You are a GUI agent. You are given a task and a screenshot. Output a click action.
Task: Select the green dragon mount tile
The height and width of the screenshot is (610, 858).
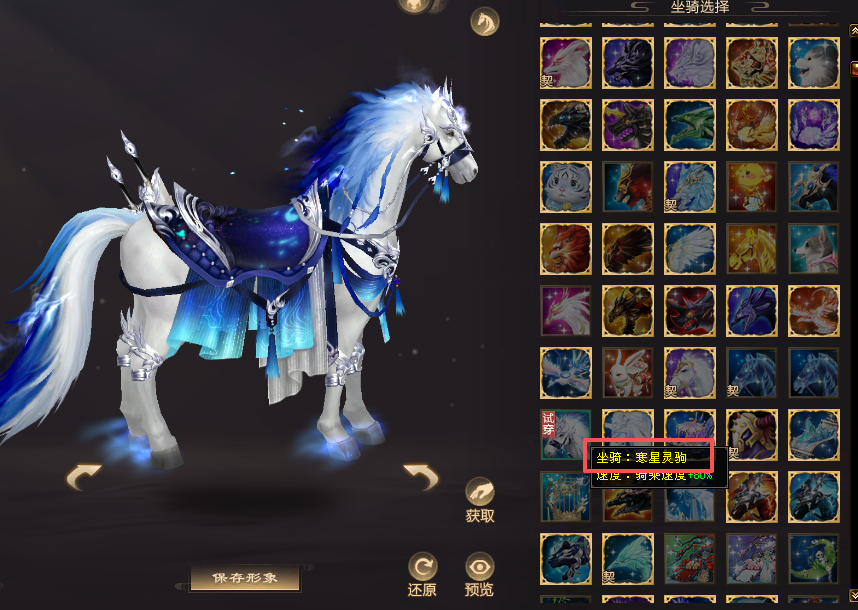tap(690, 124)
